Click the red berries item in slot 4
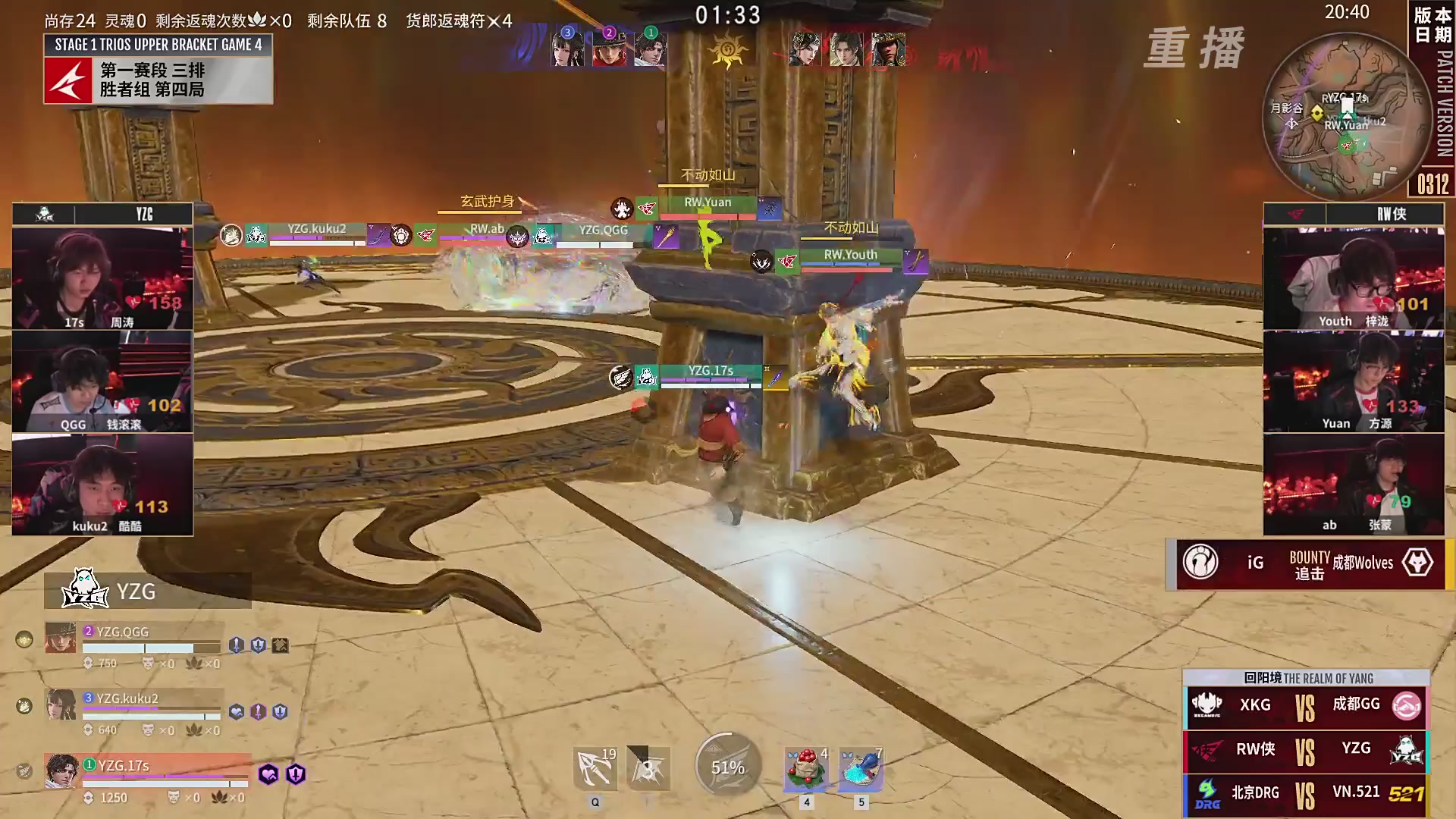The image size is (1456, 819). [806, 767]
